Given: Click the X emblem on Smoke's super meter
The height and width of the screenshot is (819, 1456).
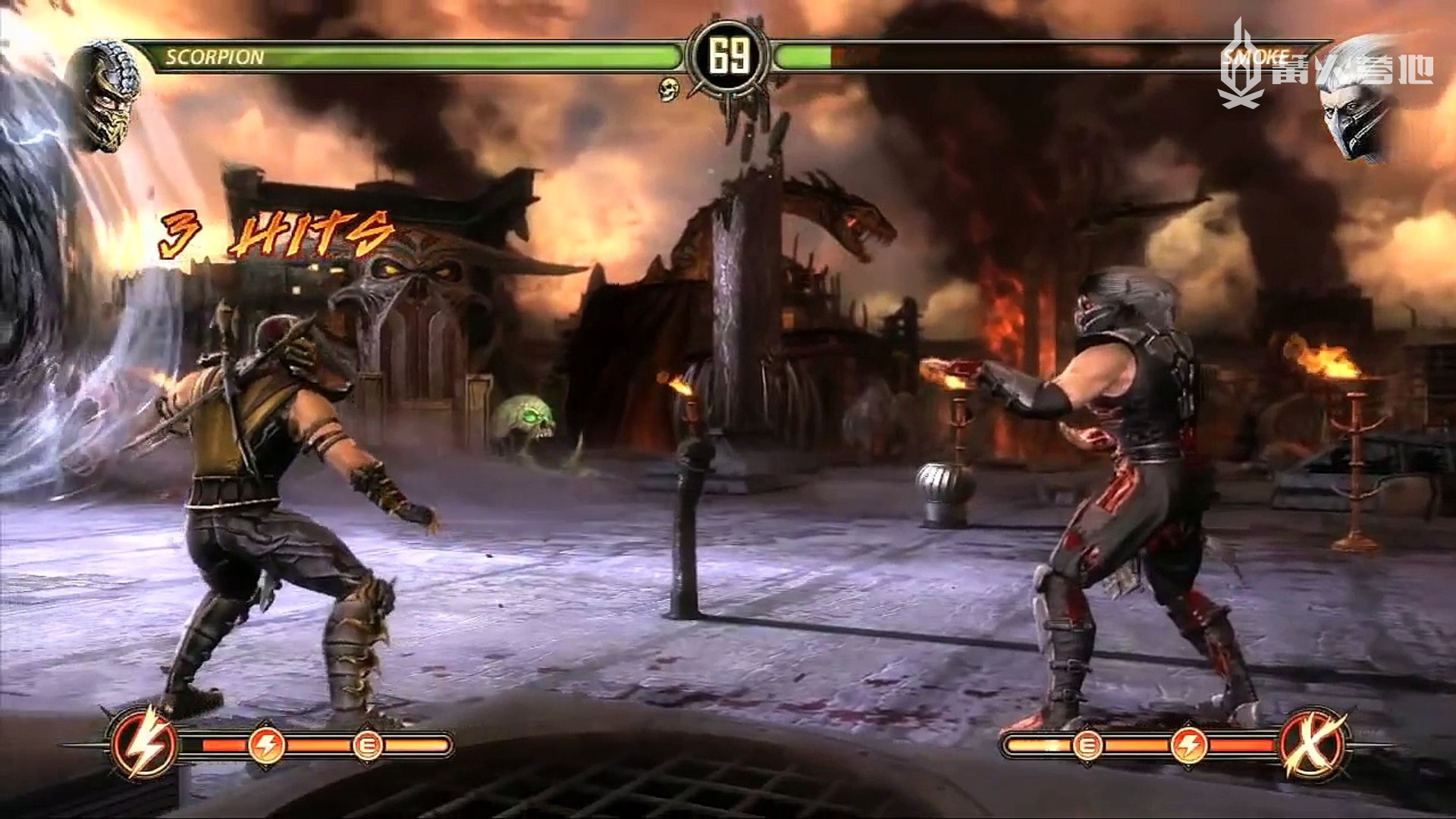Looking at the screenshot, I should coord(1313,743).
